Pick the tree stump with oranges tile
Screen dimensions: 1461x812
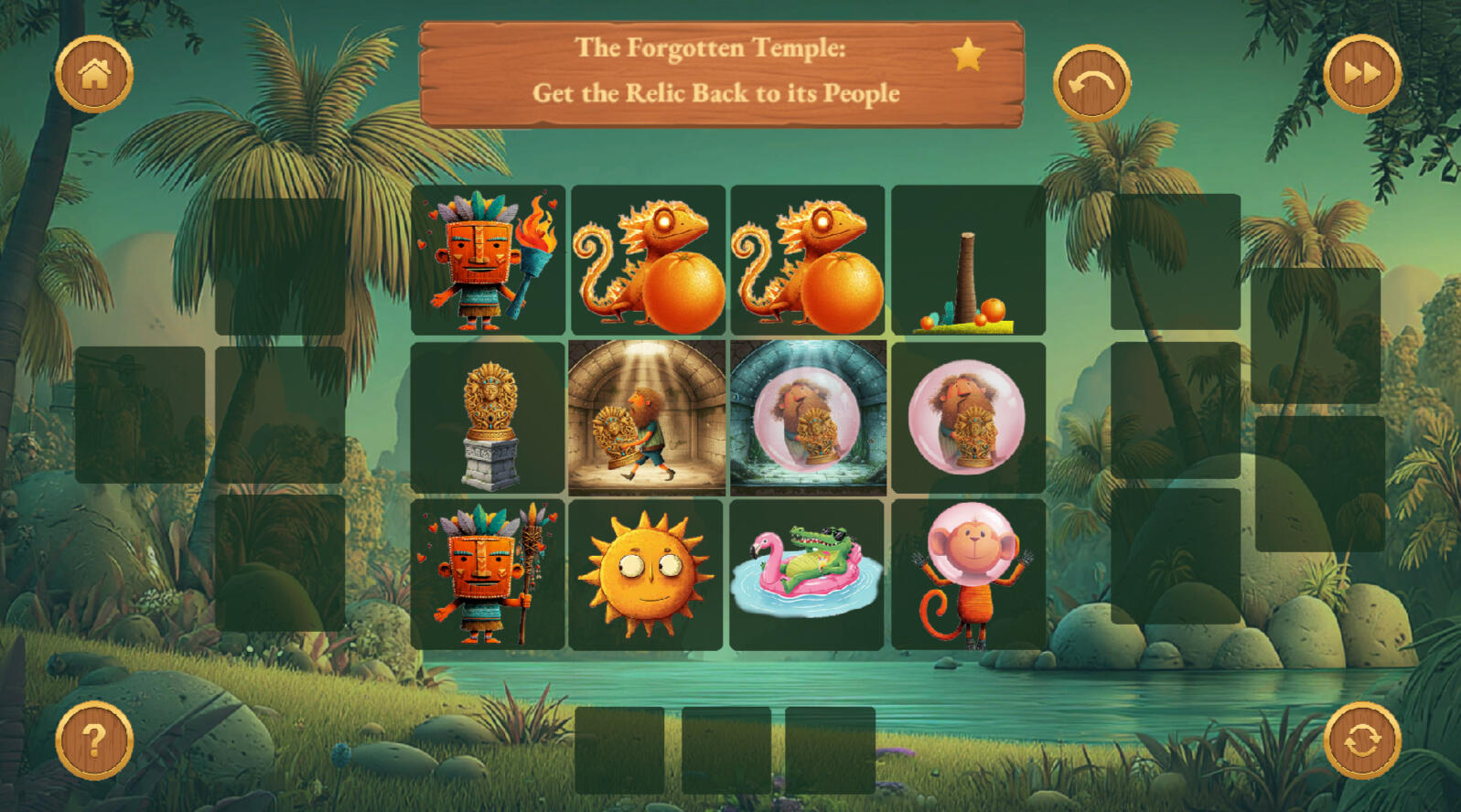coord(968,261)
